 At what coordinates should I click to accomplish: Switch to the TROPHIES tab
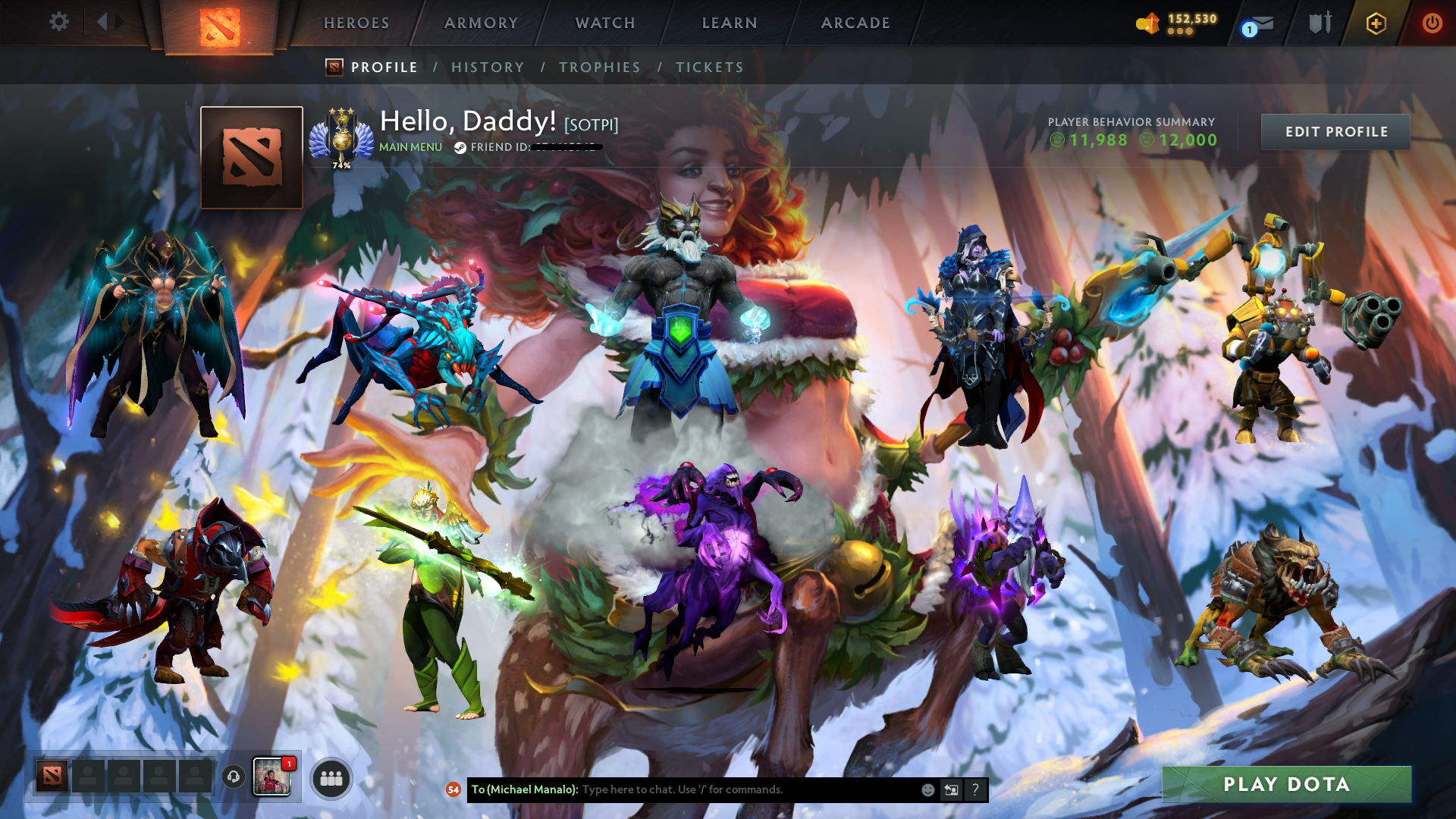coord(600,67)
